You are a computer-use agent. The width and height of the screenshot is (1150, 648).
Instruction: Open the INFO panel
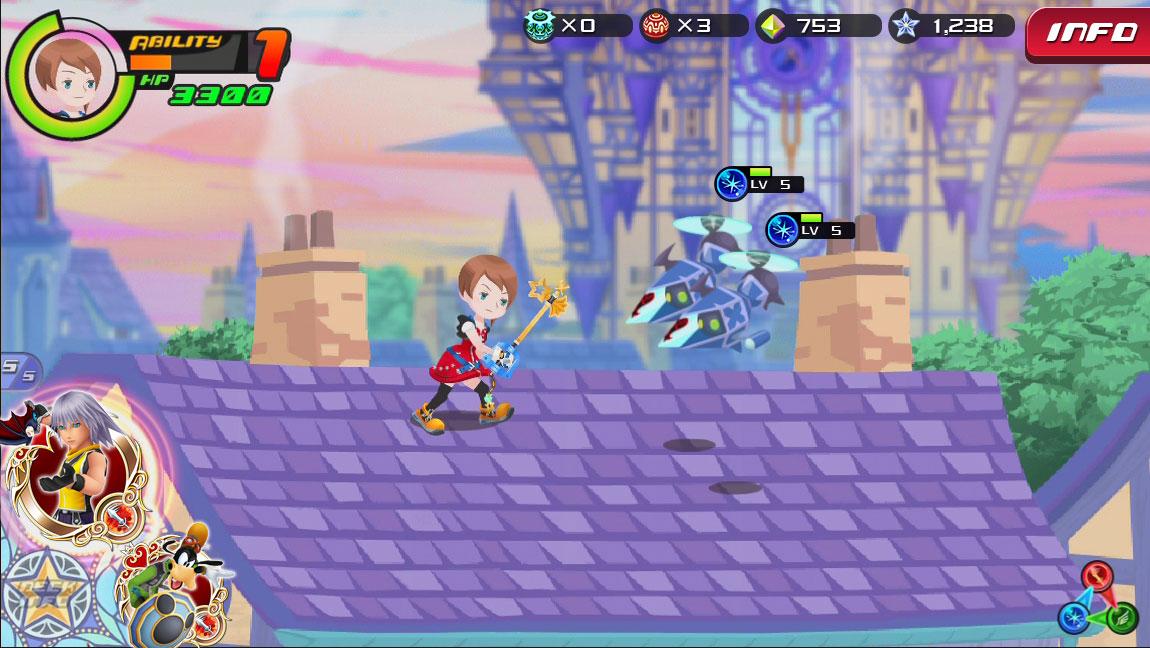pos(1089,33)
